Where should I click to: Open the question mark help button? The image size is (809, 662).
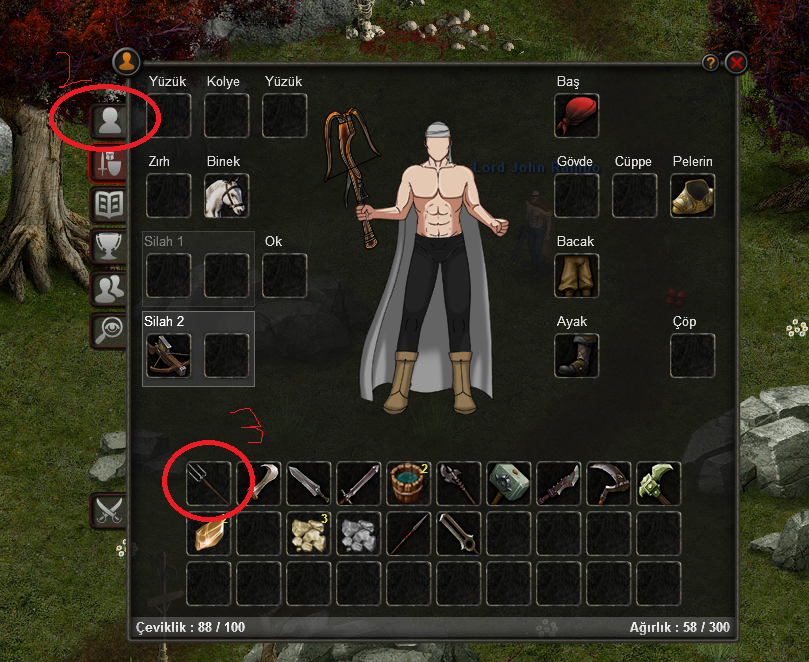[711, 62]
